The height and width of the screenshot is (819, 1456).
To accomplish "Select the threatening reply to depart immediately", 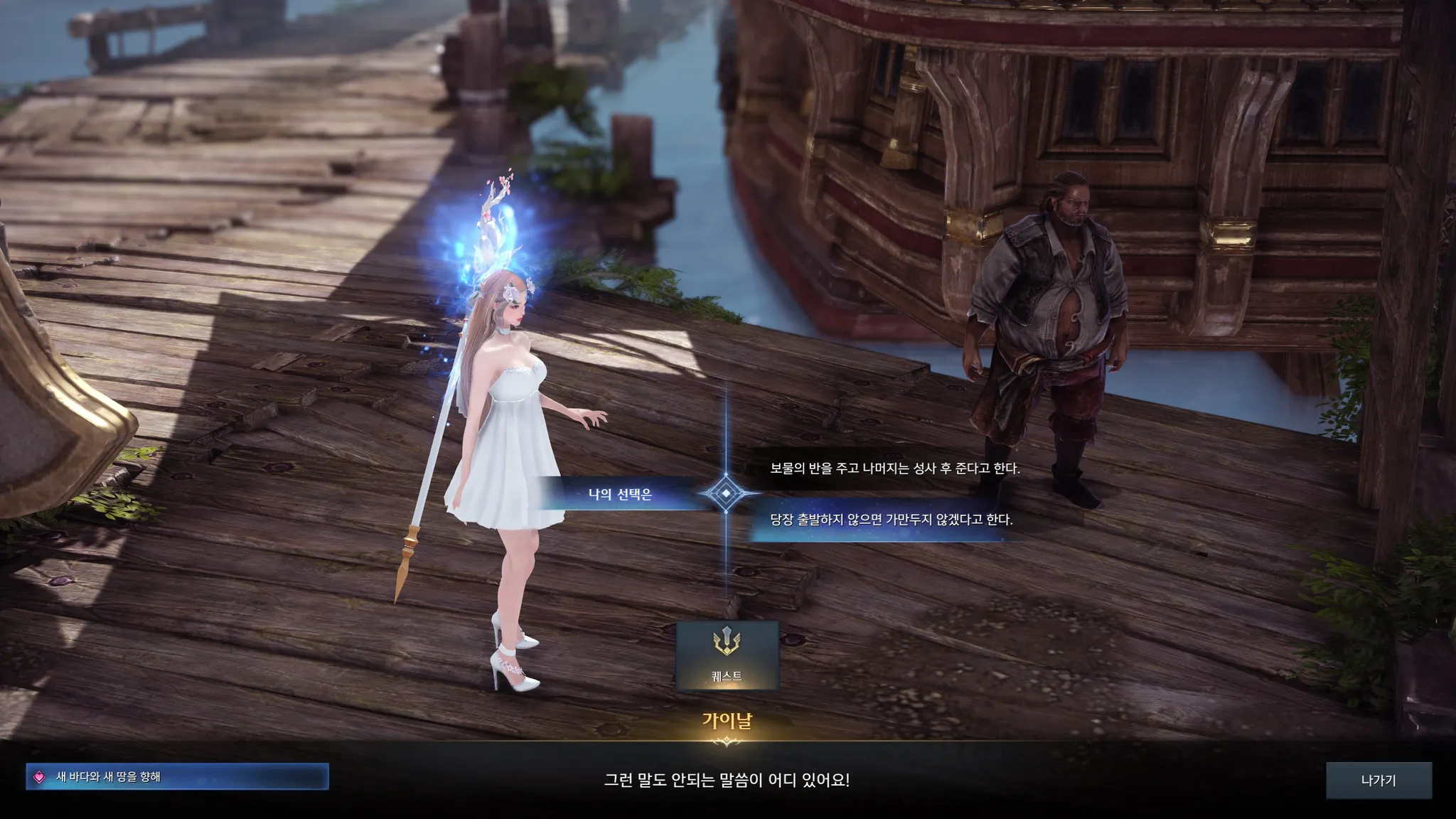I will point(891,520).
